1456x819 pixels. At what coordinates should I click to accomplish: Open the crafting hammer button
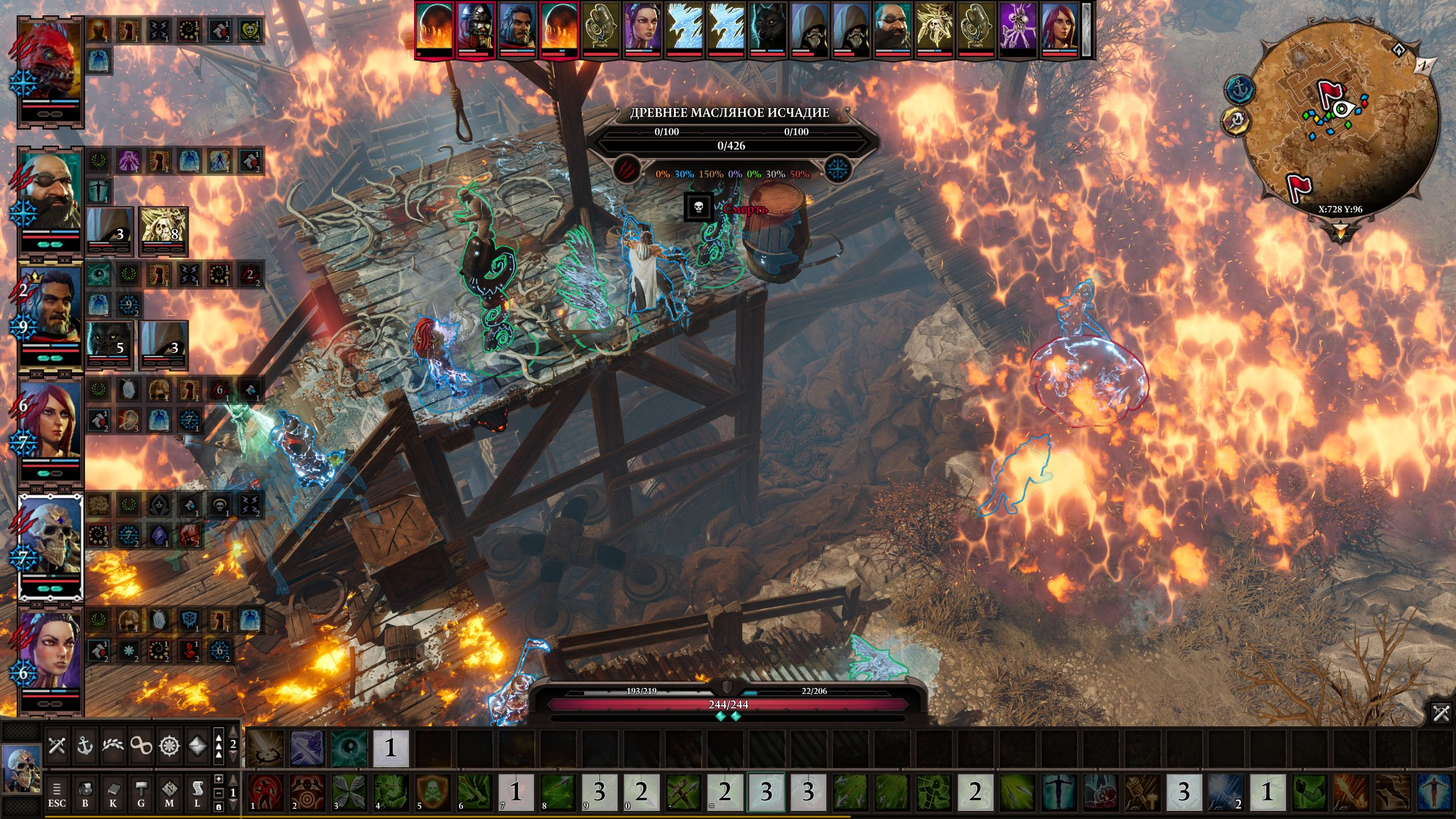(x=141, y=793)
